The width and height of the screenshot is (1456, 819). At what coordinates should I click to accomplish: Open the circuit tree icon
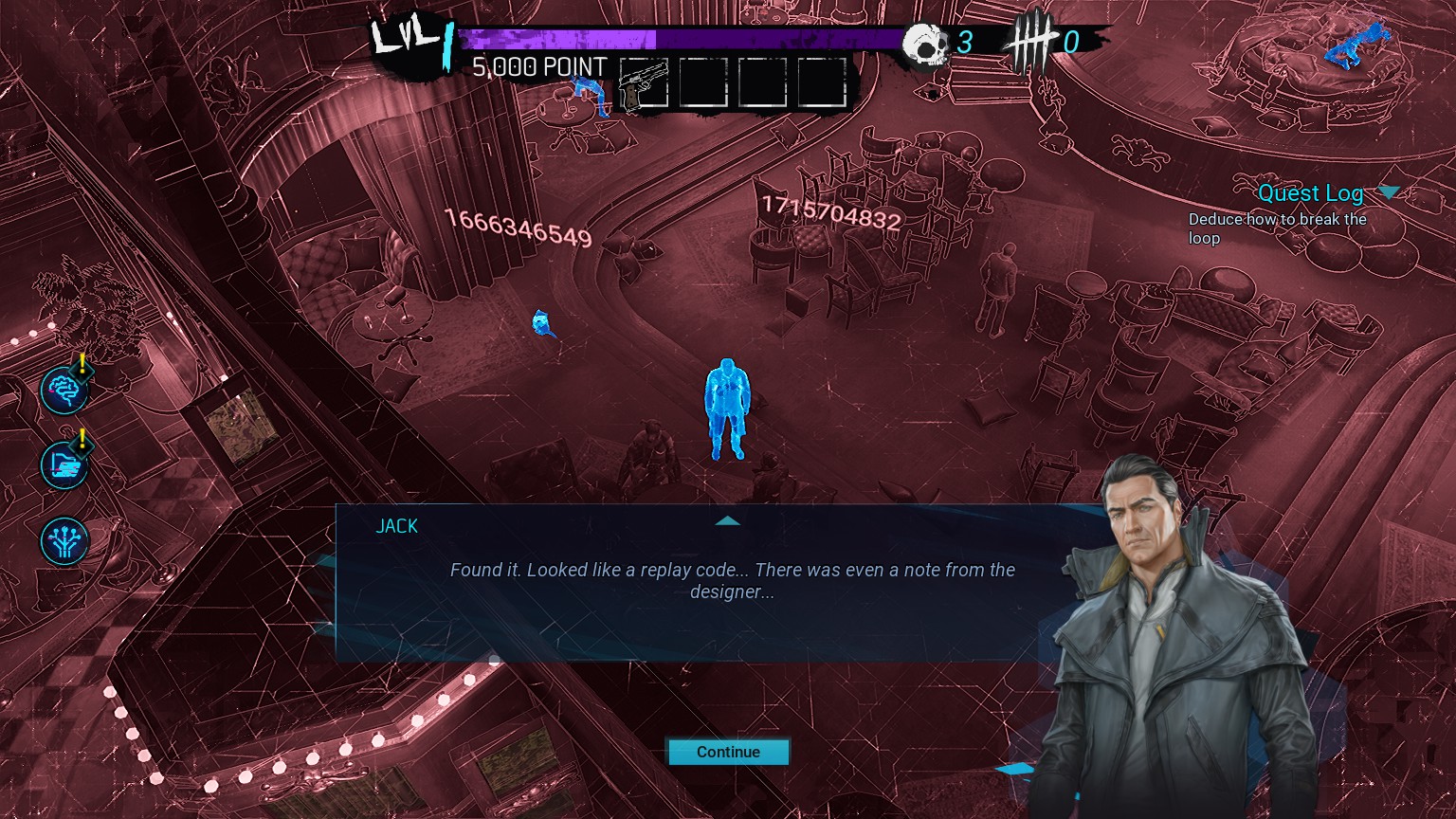[x=64, y=540]
